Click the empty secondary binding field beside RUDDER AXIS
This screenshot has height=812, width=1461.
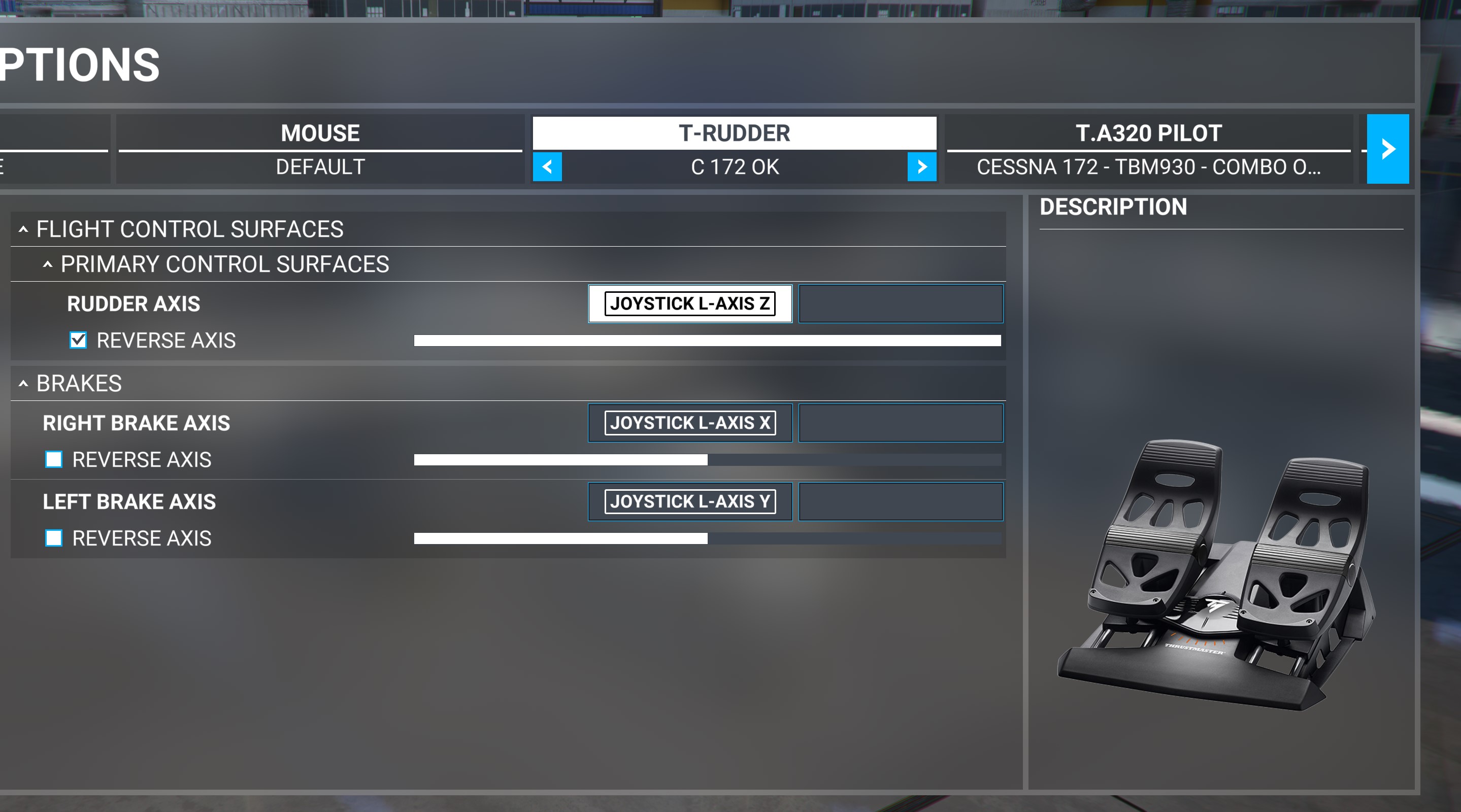point(901,303)
